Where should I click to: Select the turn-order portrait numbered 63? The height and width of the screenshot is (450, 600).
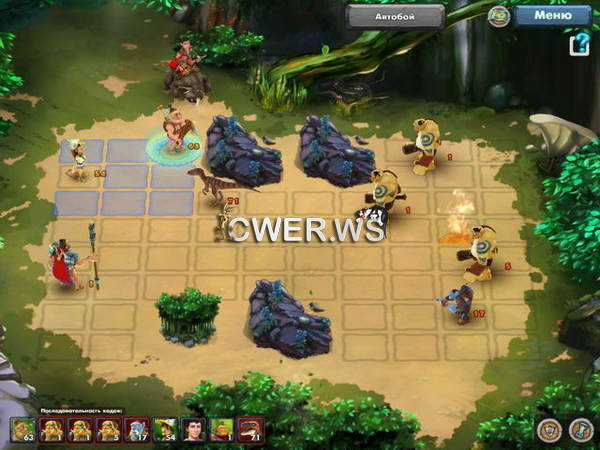click(x=23, y=430)
